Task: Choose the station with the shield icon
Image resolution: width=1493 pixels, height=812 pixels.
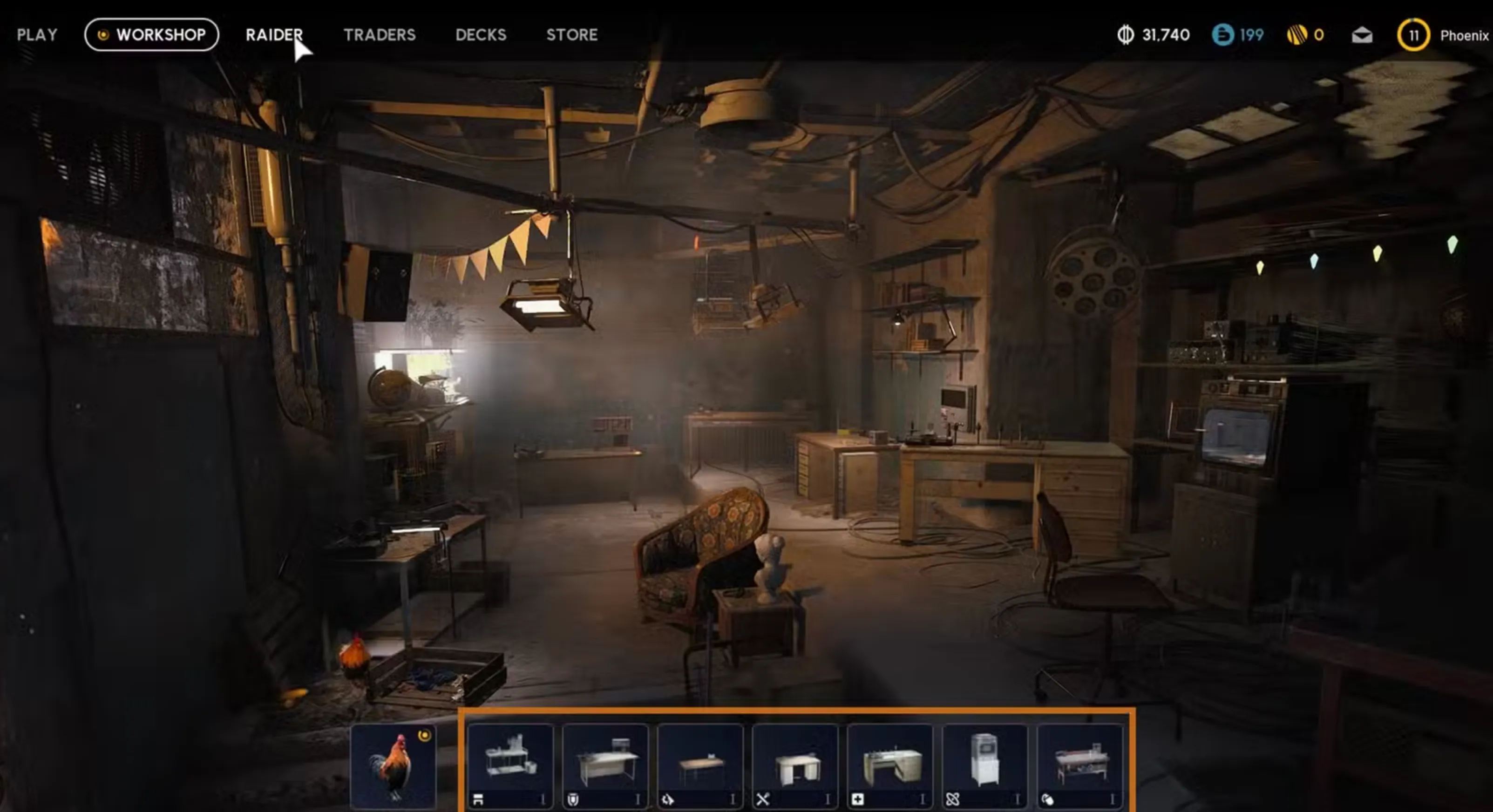Action: click(606, 765)
